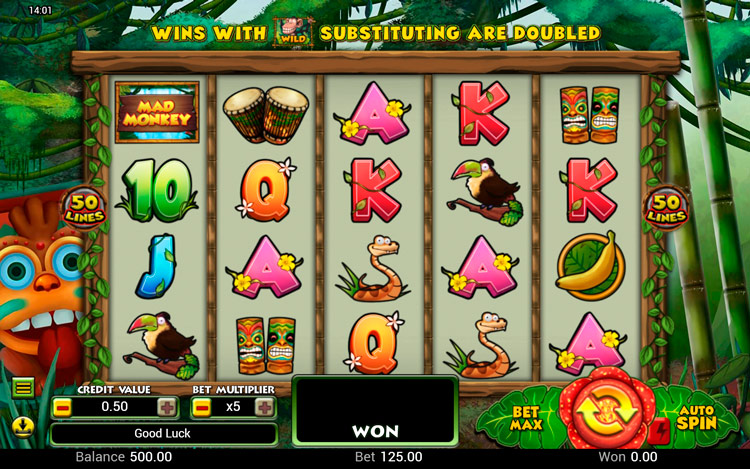The image size is (750, 469).
Task: Toggle the red lightning bolt turbo button
Action: (659, 431)
